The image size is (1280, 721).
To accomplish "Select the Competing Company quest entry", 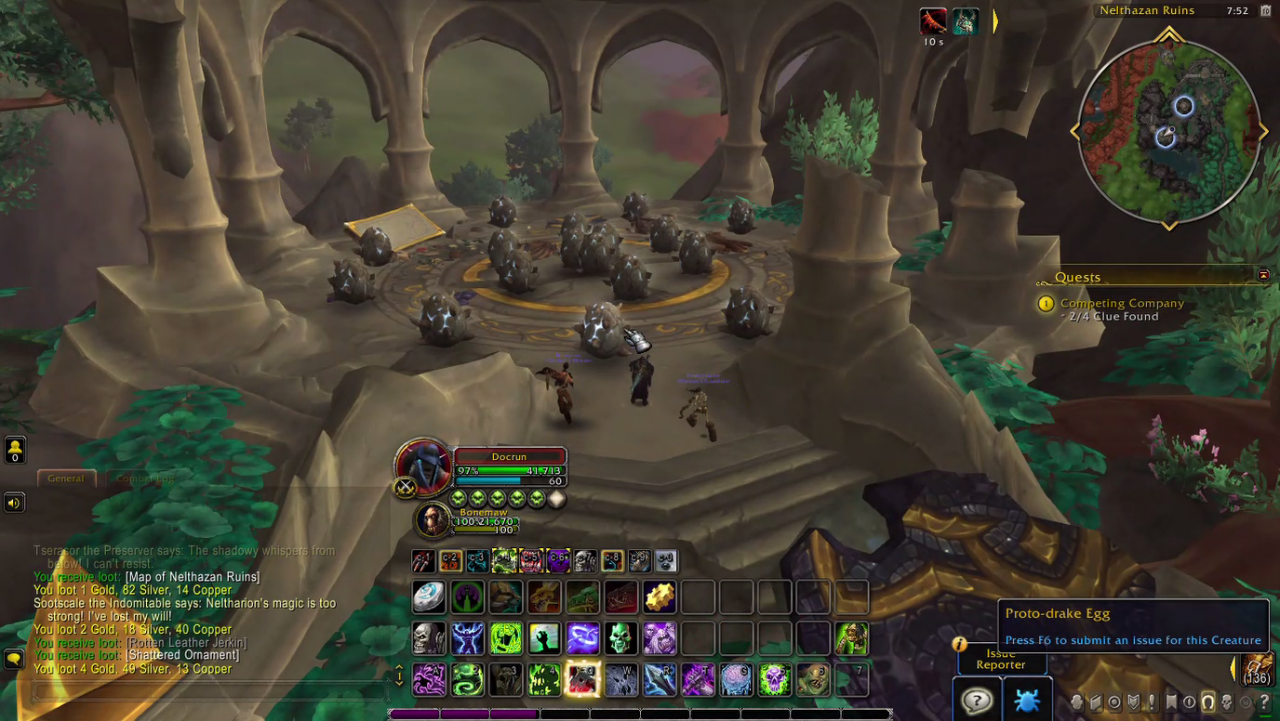I will tap(1121, 303).
